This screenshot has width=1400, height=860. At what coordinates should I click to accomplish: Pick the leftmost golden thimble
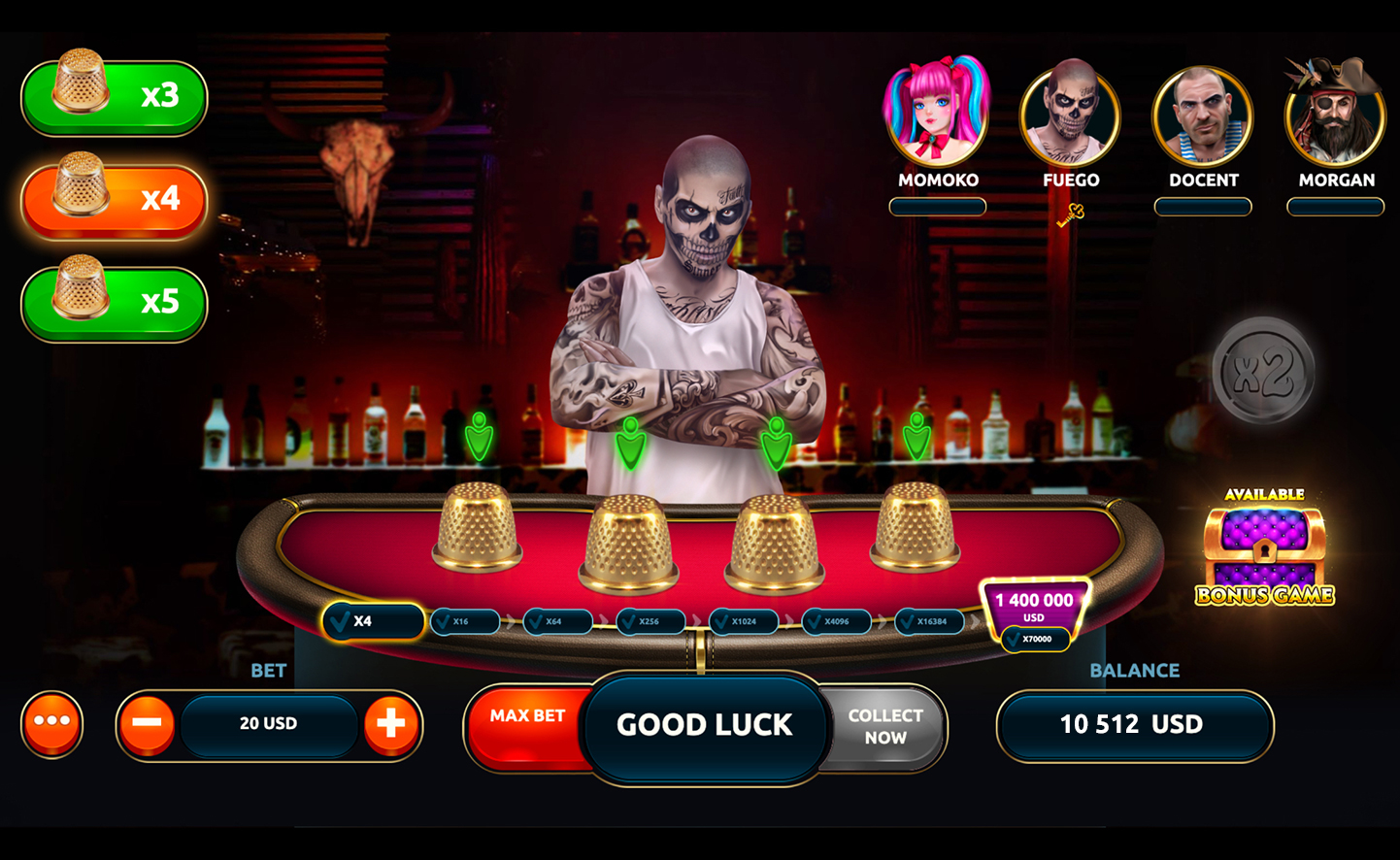(477, 527)
